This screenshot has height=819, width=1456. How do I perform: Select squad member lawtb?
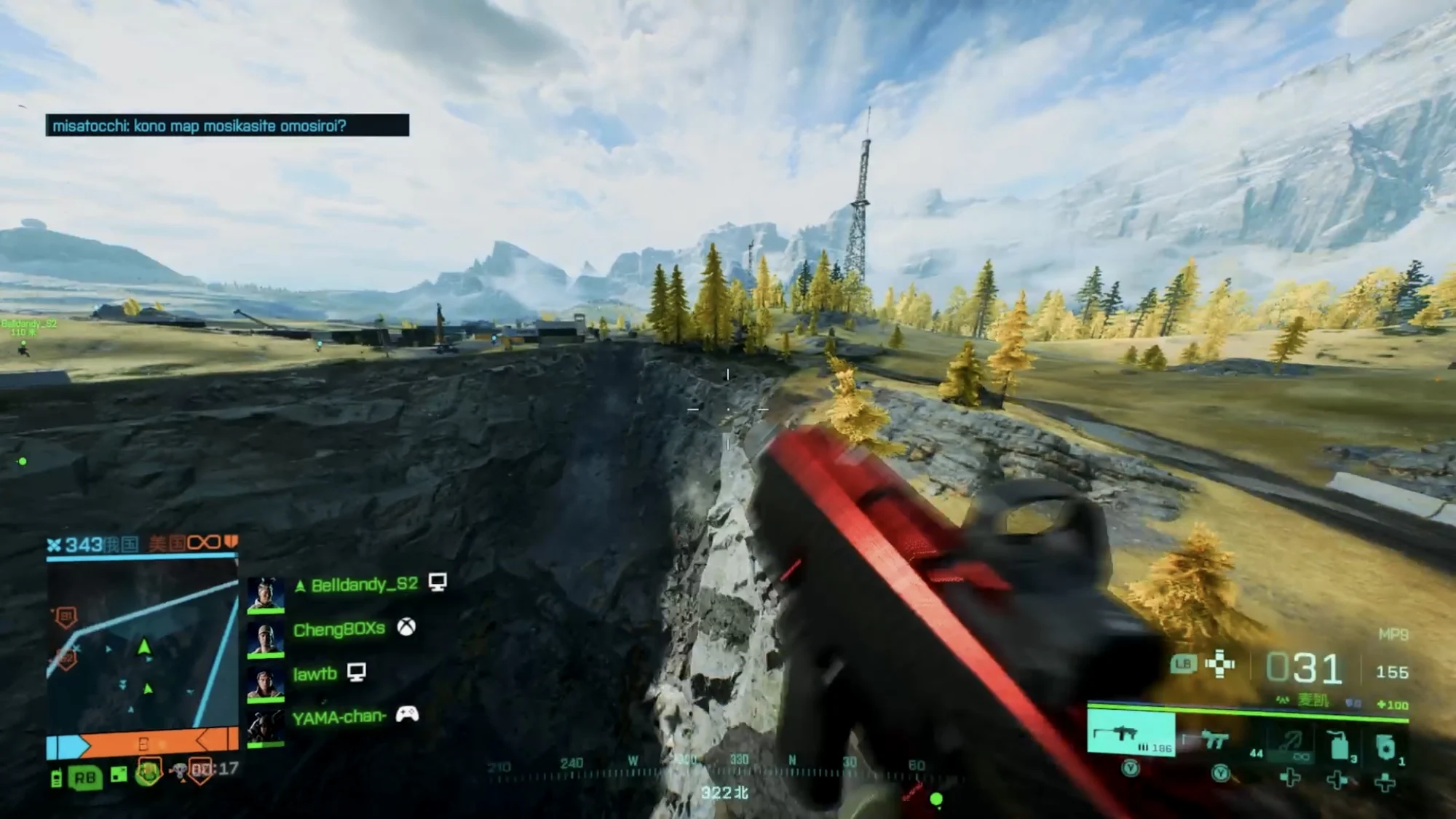pos(314,673)
